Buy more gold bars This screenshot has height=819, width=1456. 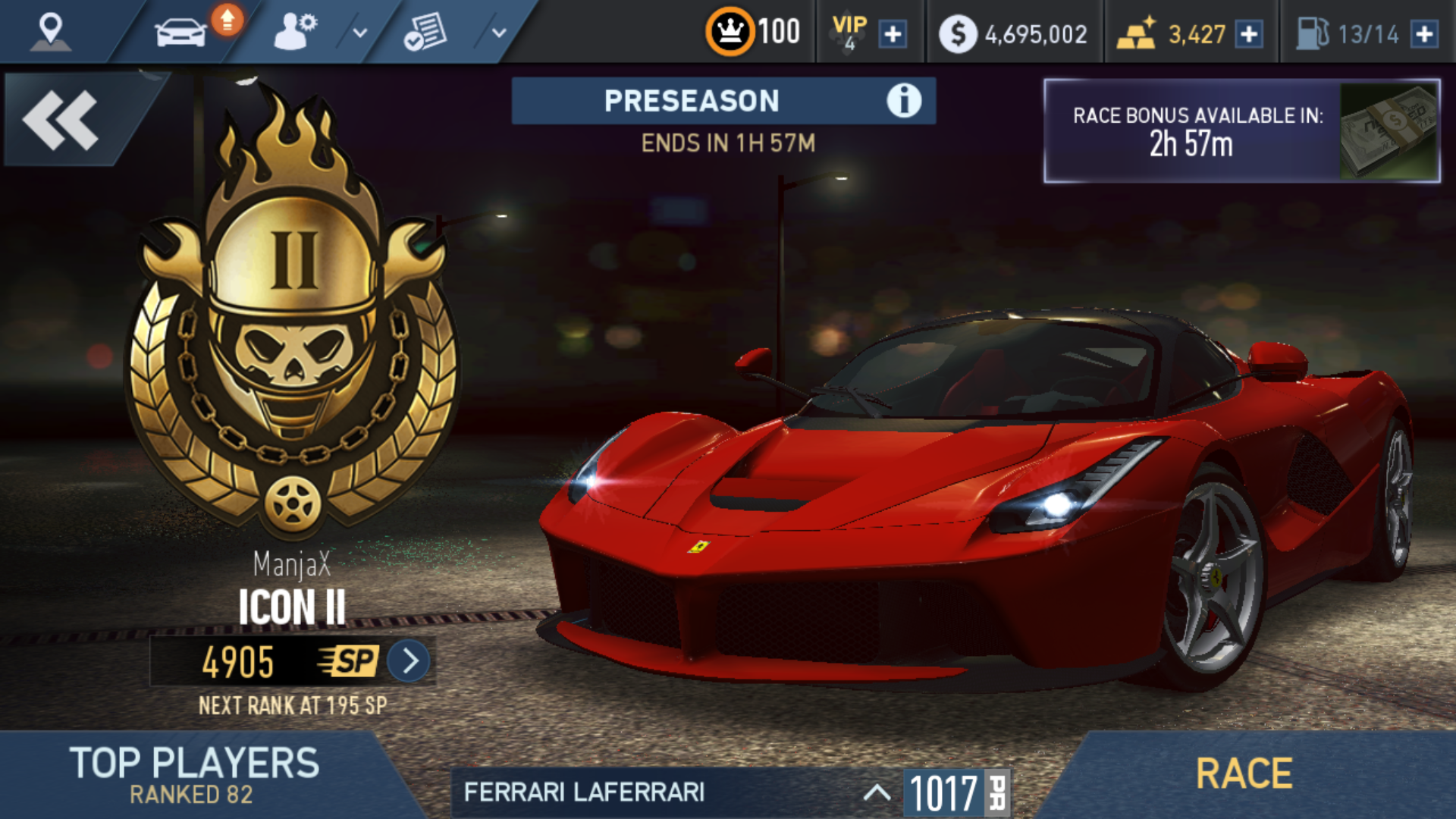1249,34
